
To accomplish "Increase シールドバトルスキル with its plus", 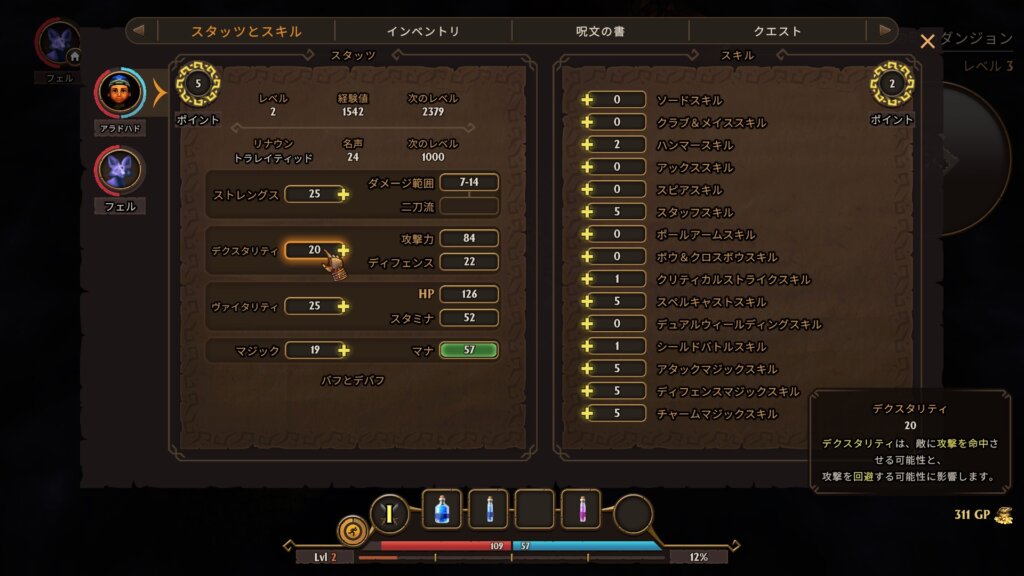I will tap(587, 346).
